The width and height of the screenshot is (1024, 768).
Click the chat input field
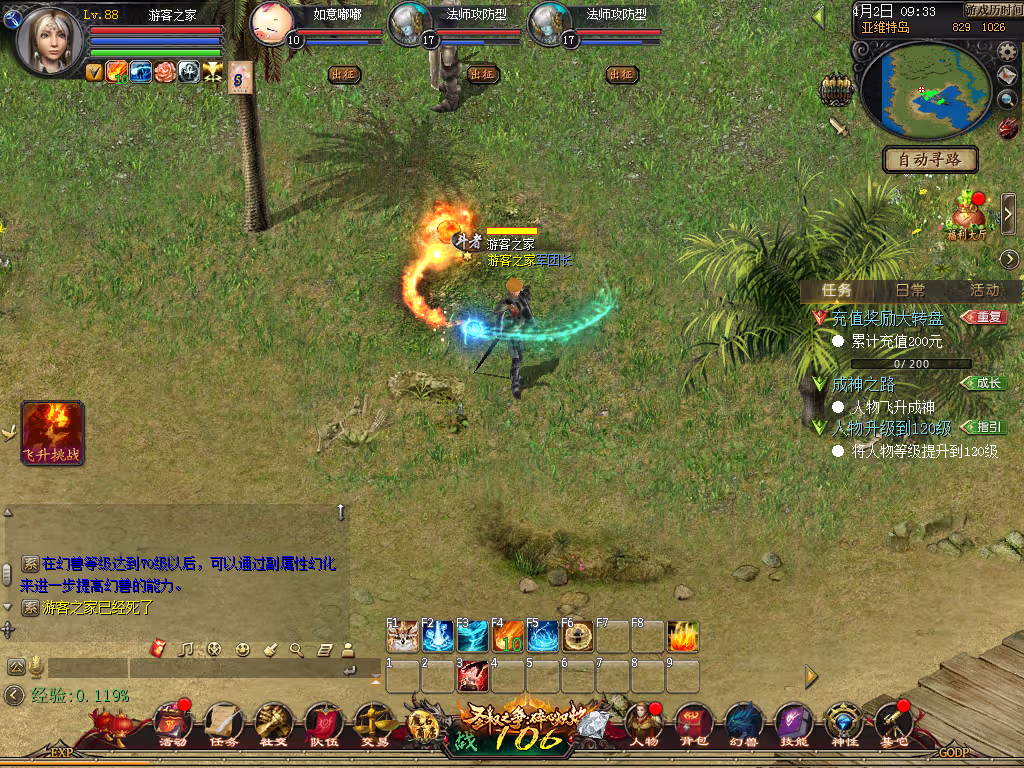190,667
